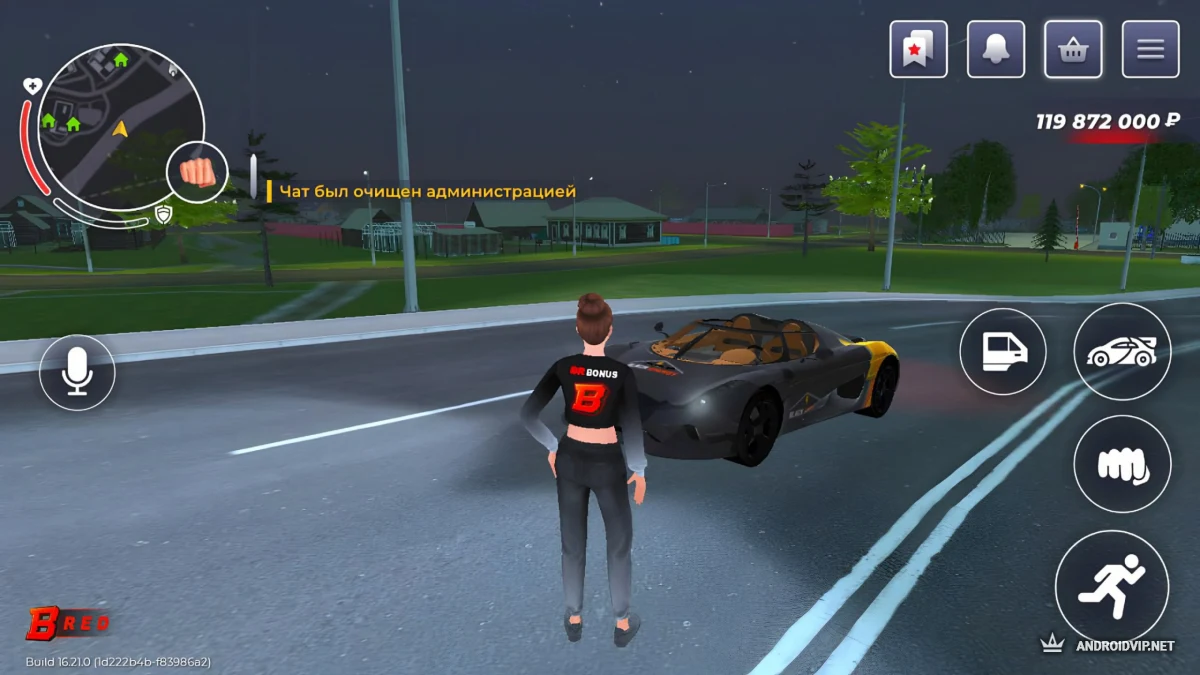
Task: Tap the running man sprint button
Action: coord(1112,585)
